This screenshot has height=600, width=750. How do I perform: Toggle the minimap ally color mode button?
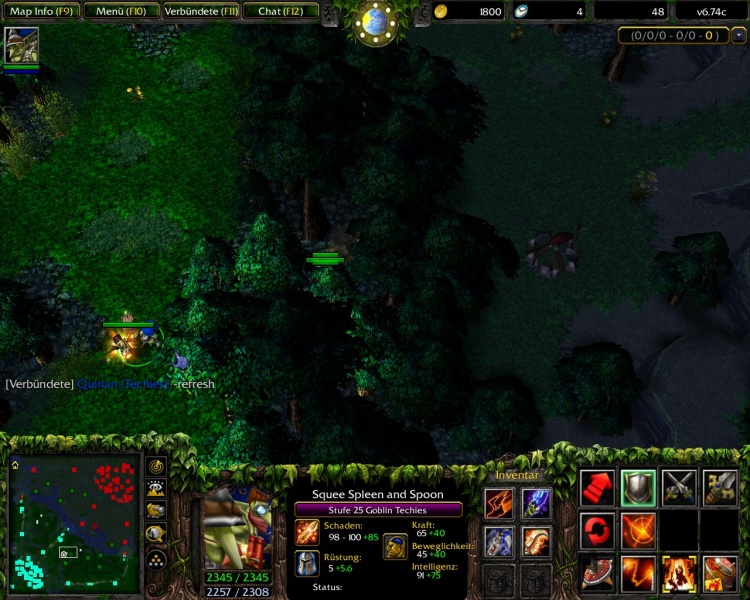[x=157, y=511]
